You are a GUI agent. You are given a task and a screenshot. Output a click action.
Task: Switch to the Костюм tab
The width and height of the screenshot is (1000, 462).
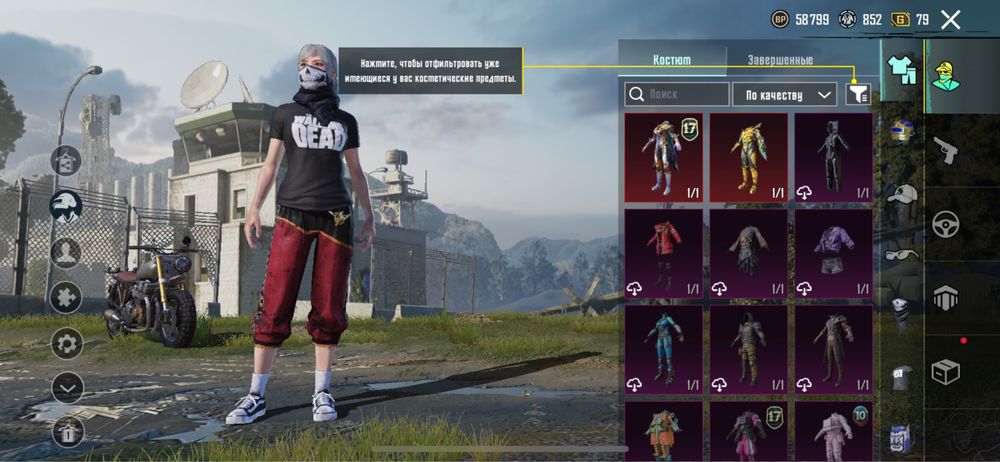[671, 60]
